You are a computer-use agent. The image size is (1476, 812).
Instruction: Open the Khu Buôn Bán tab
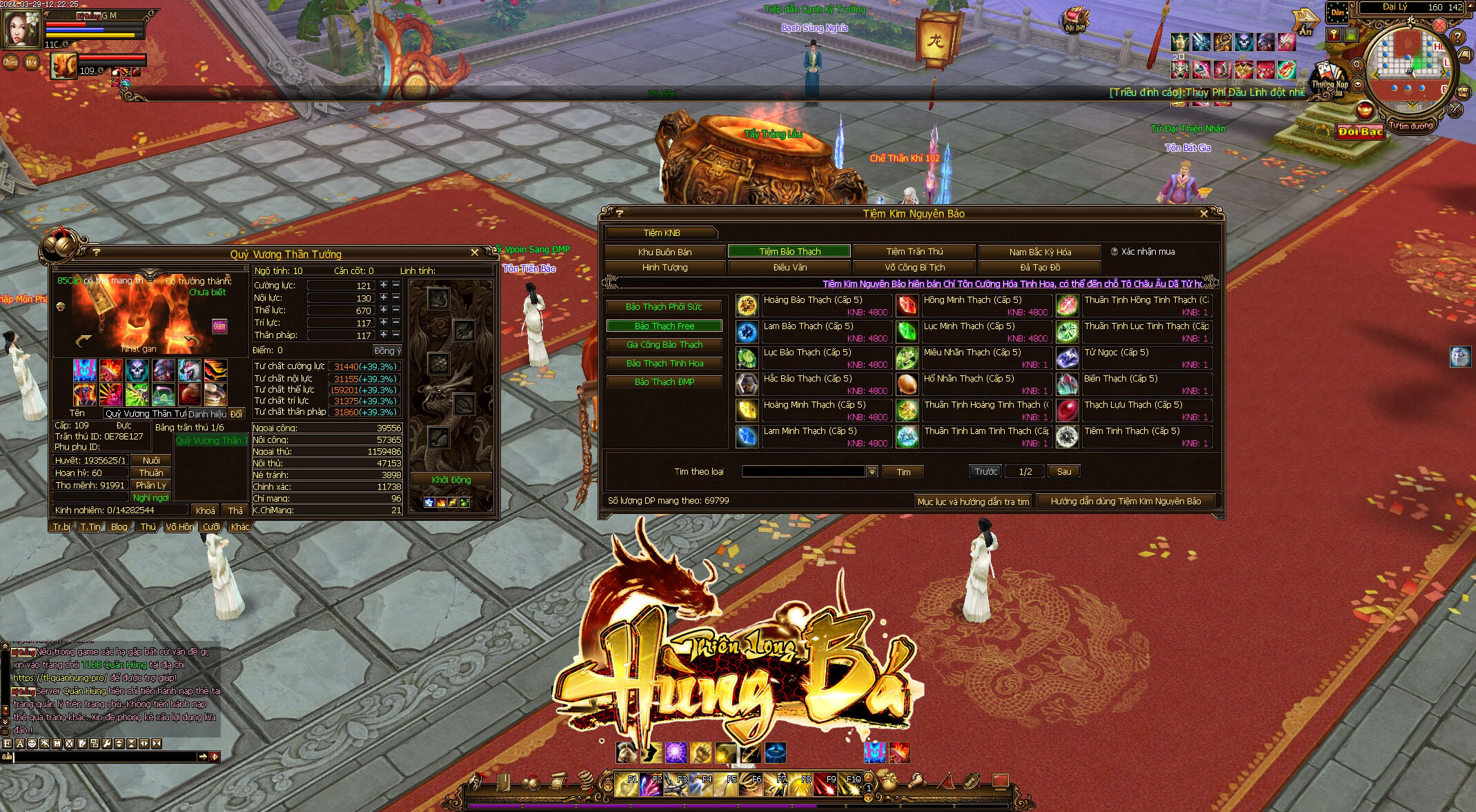pyautogui.click(x=665, y=252)
